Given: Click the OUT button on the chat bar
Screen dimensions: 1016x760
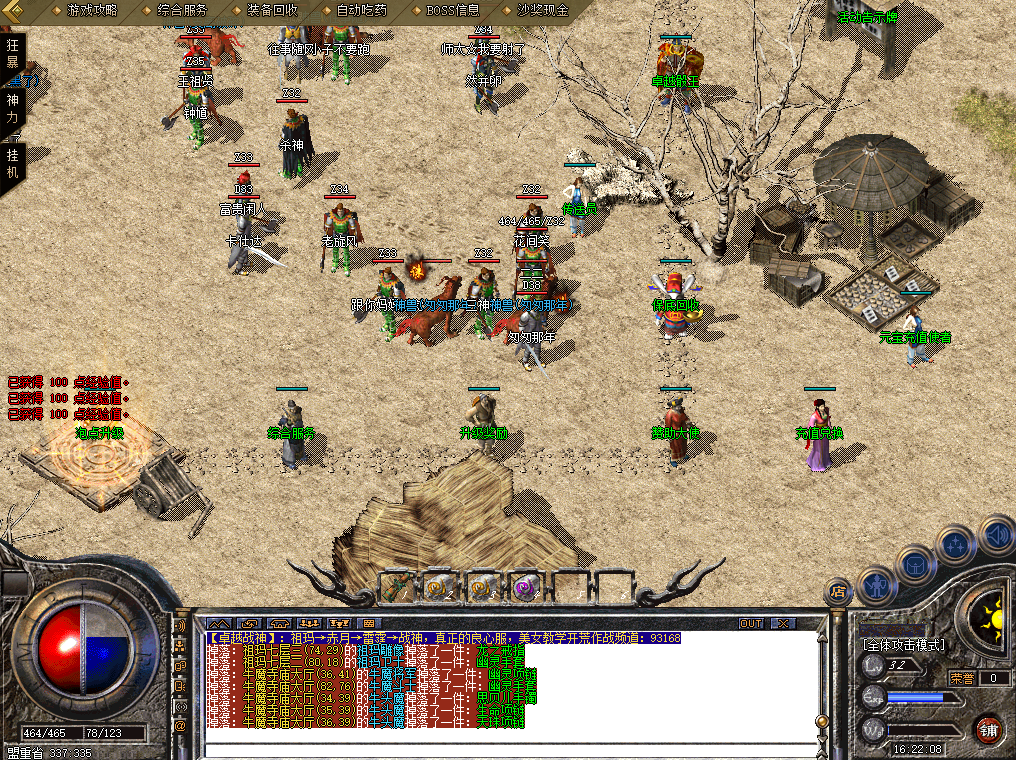Looking at the screenshot, I should pos(751,623).
